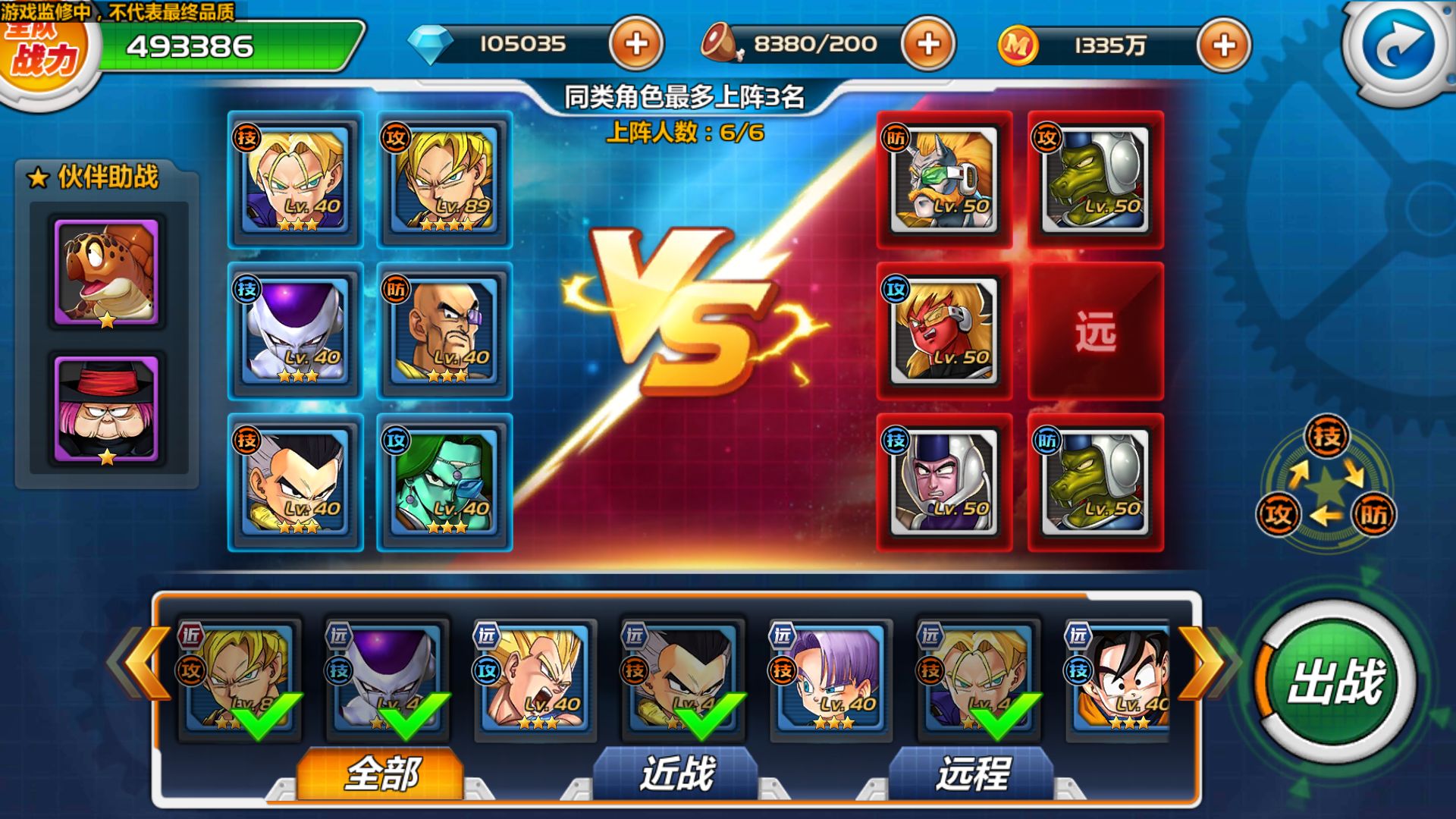Switch to the 全部 tab
The height and width of the screenshot is (819, 1456).
point(381,773)
